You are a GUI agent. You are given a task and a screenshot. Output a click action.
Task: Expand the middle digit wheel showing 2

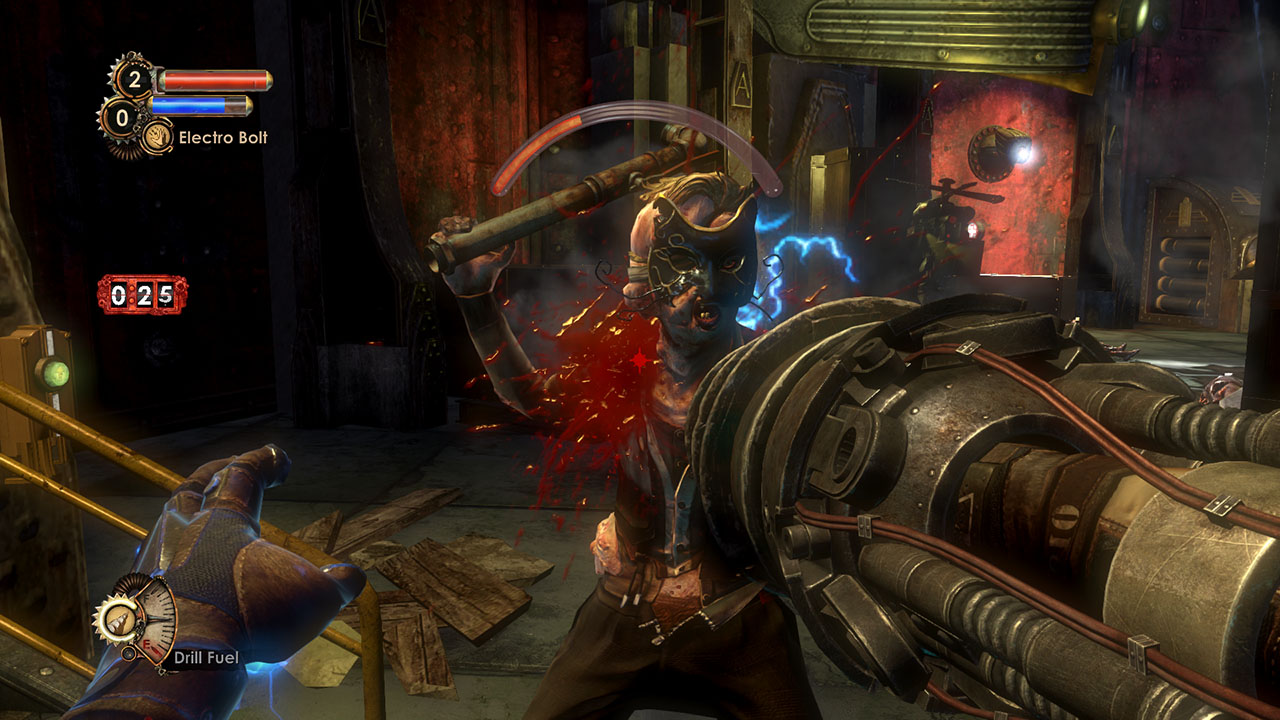[x=145, y=295]
